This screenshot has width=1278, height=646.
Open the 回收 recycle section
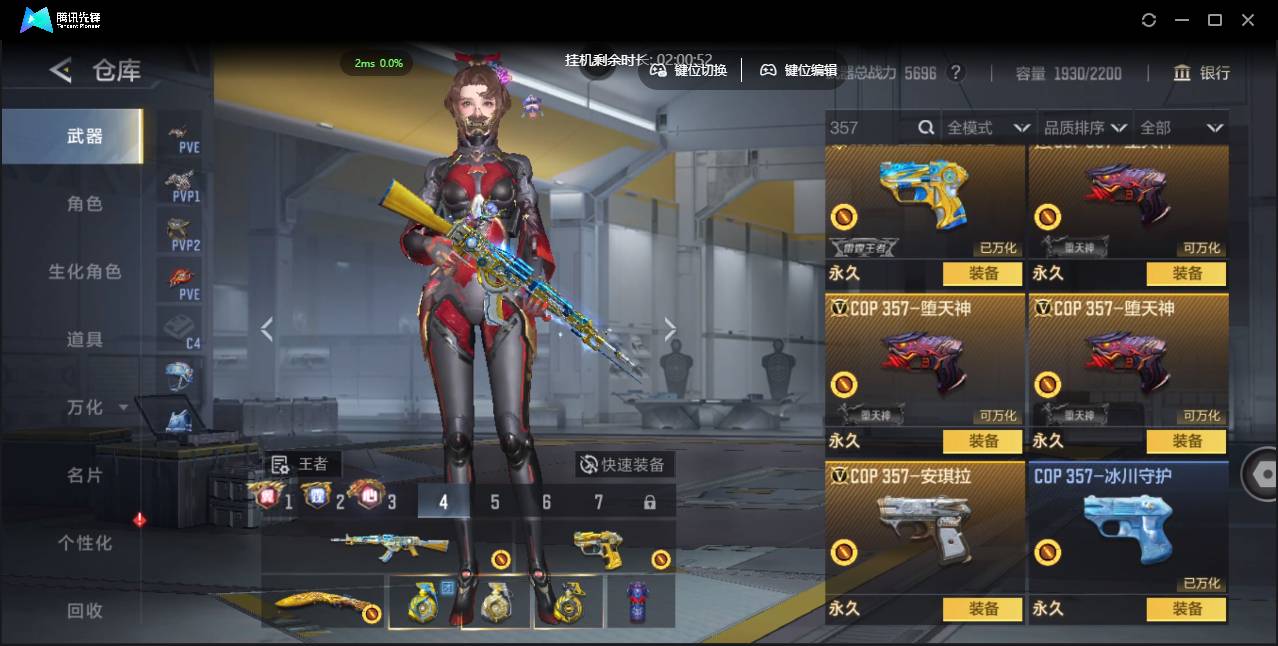85,610
